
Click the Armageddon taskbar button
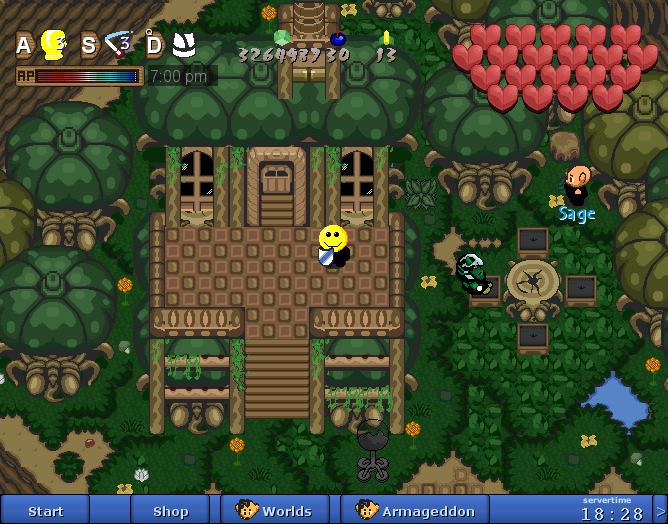pyautogui.click(x=414, y=510)
